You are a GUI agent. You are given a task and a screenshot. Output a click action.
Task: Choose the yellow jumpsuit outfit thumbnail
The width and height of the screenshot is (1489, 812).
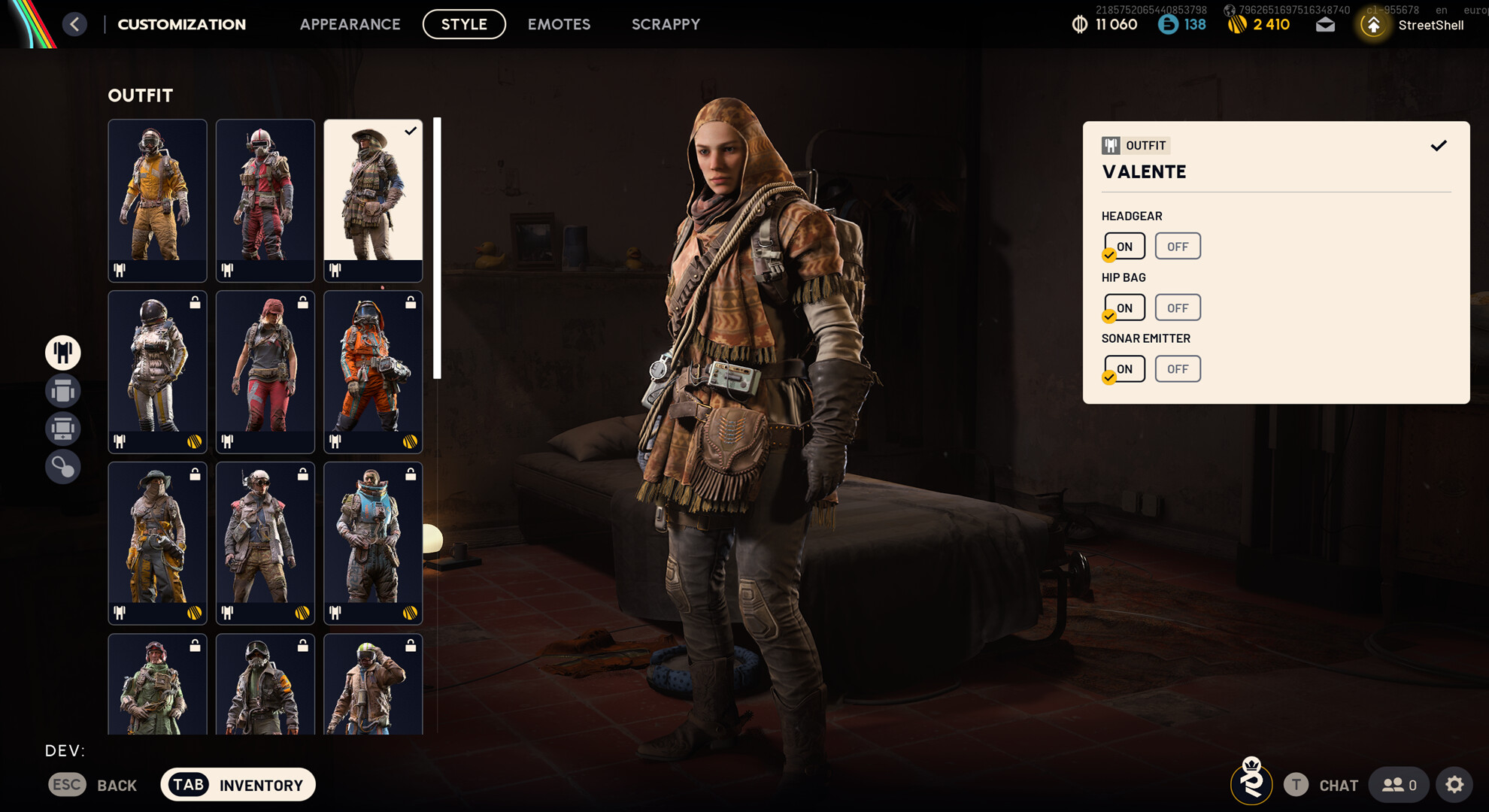coord(157,200)
